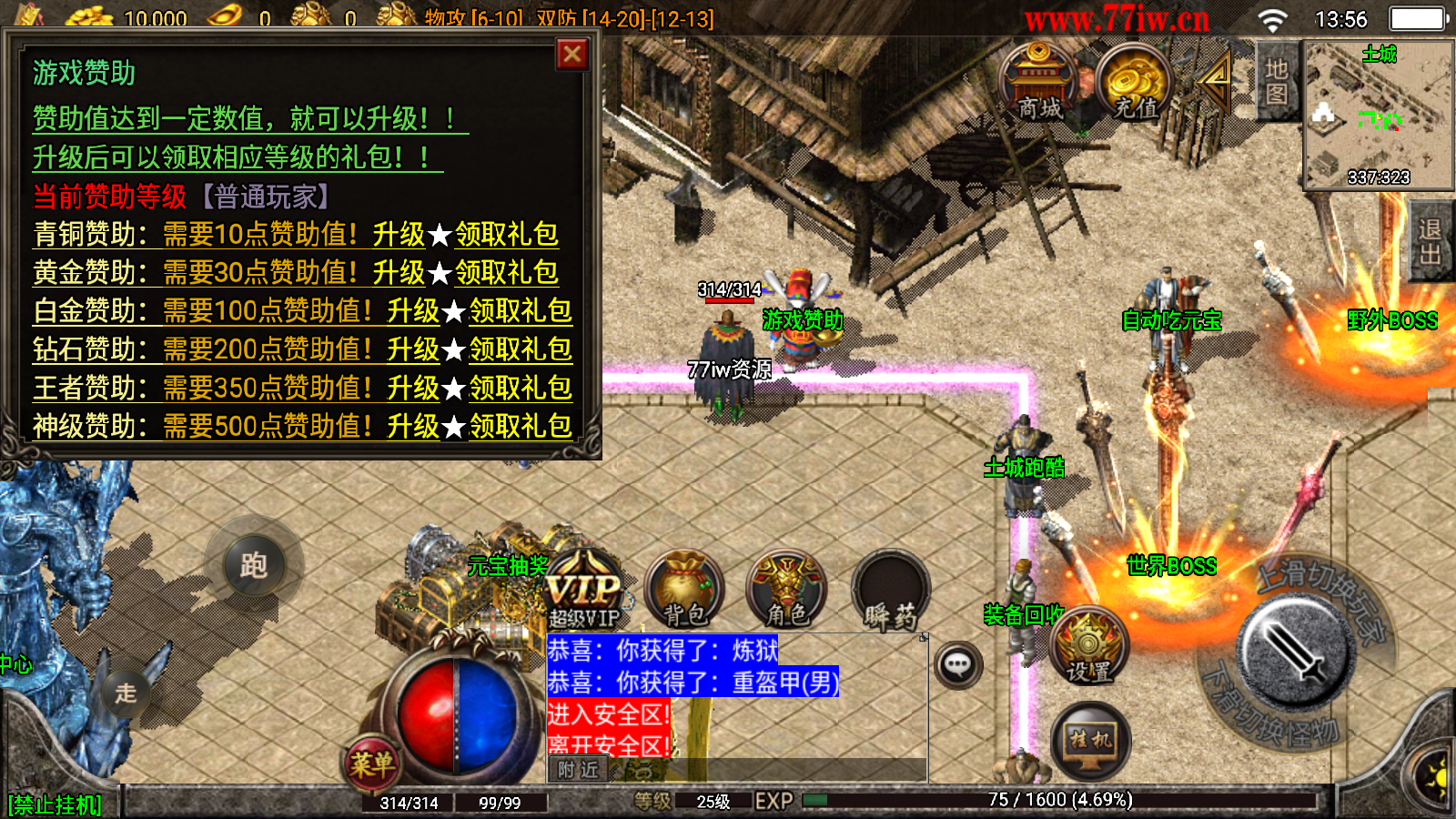Open the chat speech bubble button
The height and width of the screenshot is (819, 1456).
[957, 665]
